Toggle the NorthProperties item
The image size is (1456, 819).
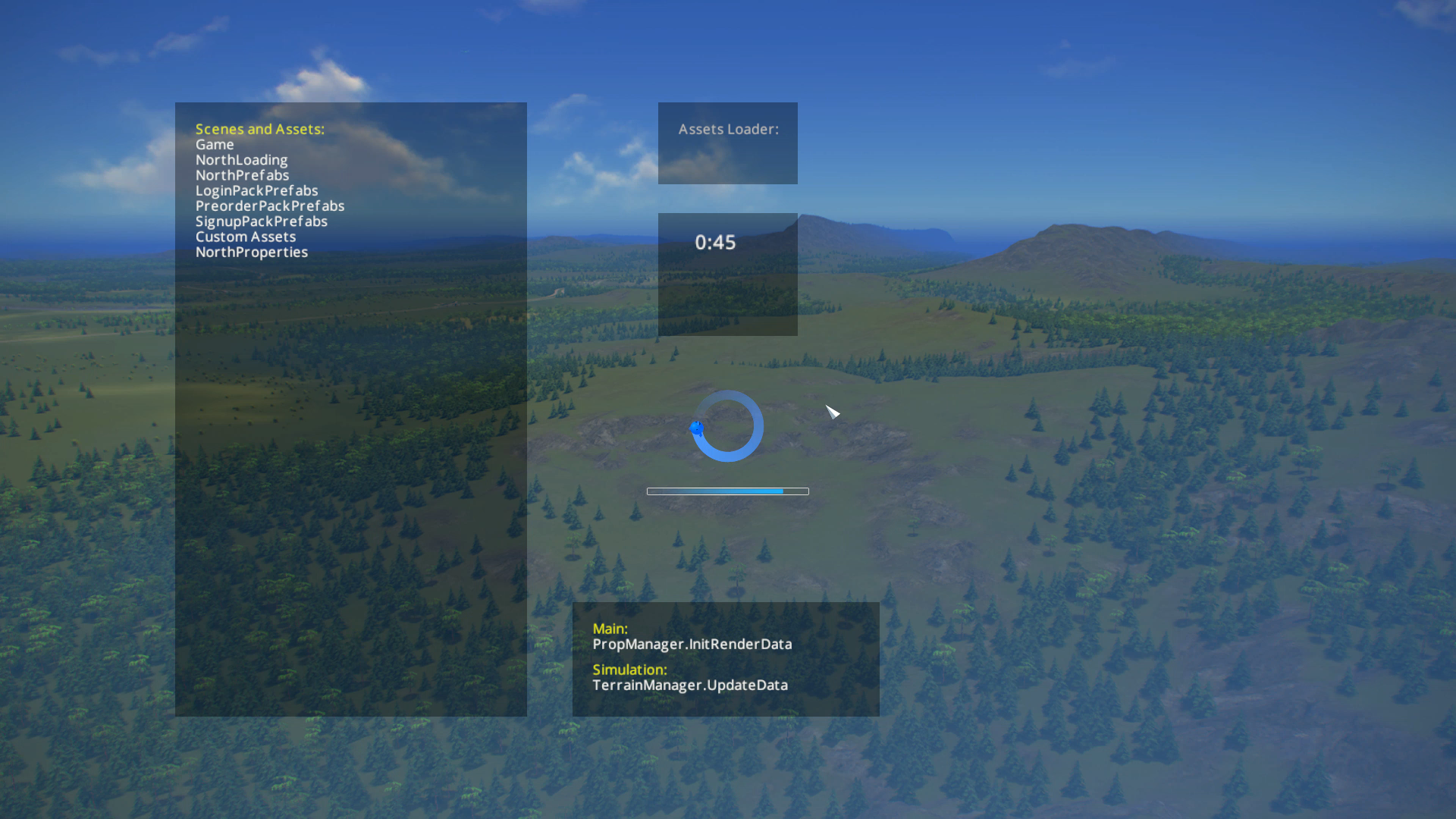(252, 252)
